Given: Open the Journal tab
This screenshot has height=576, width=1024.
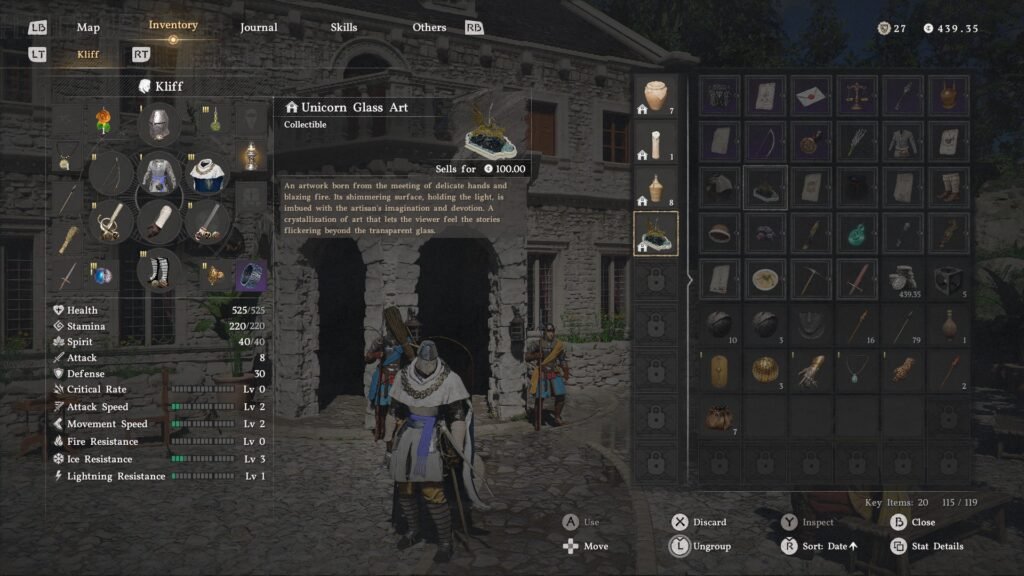Looking at the screenshot, I should pos(258,27).
